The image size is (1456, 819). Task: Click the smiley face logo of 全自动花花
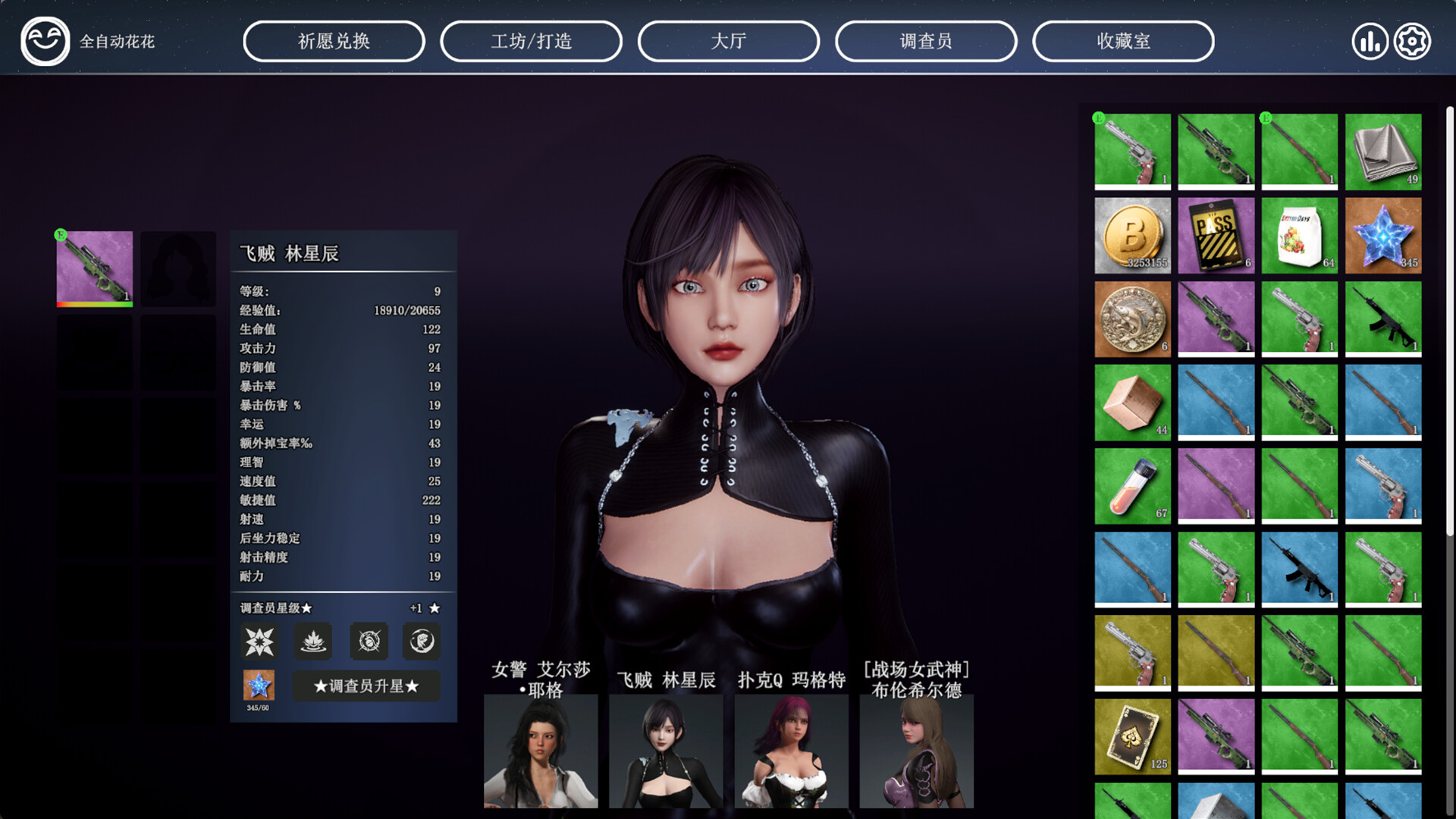pos(45,41)
